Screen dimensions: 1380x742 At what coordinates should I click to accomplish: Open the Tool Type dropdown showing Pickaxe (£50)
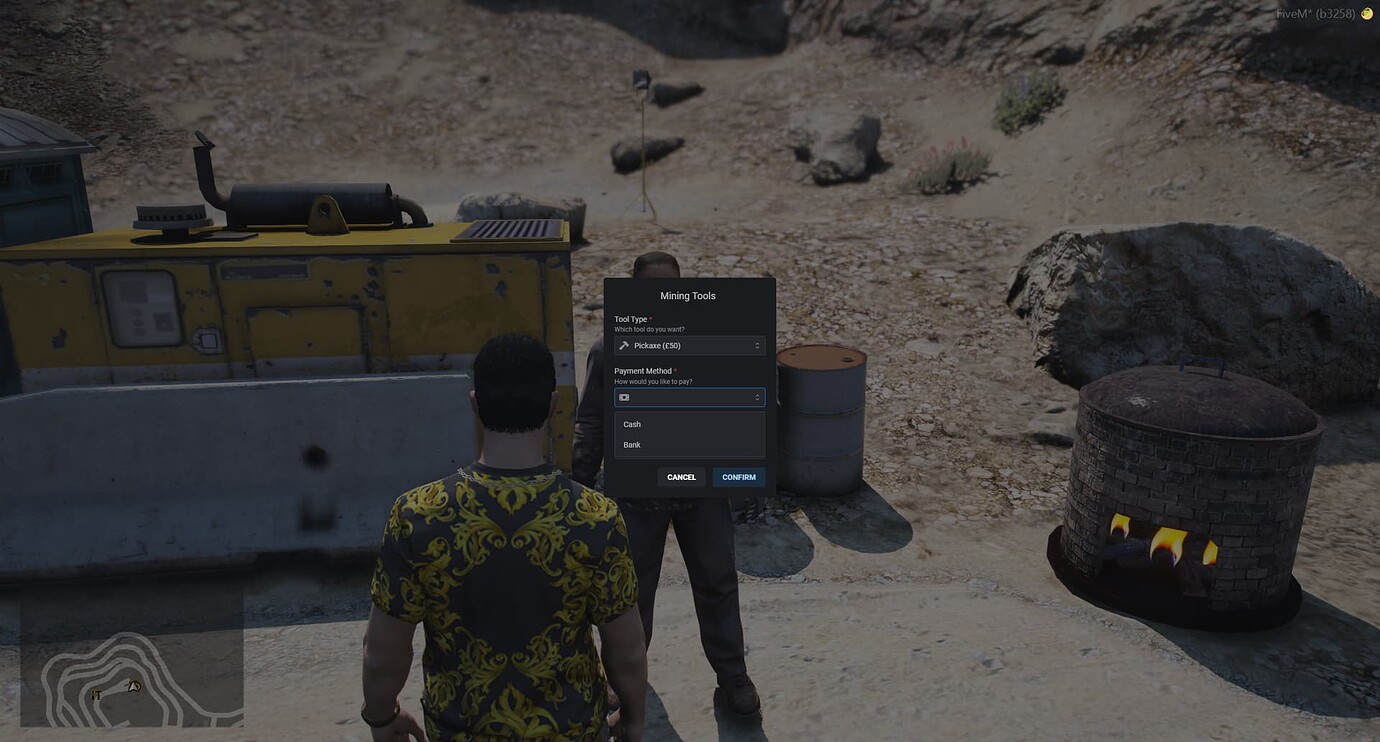(x=690, y=345)
